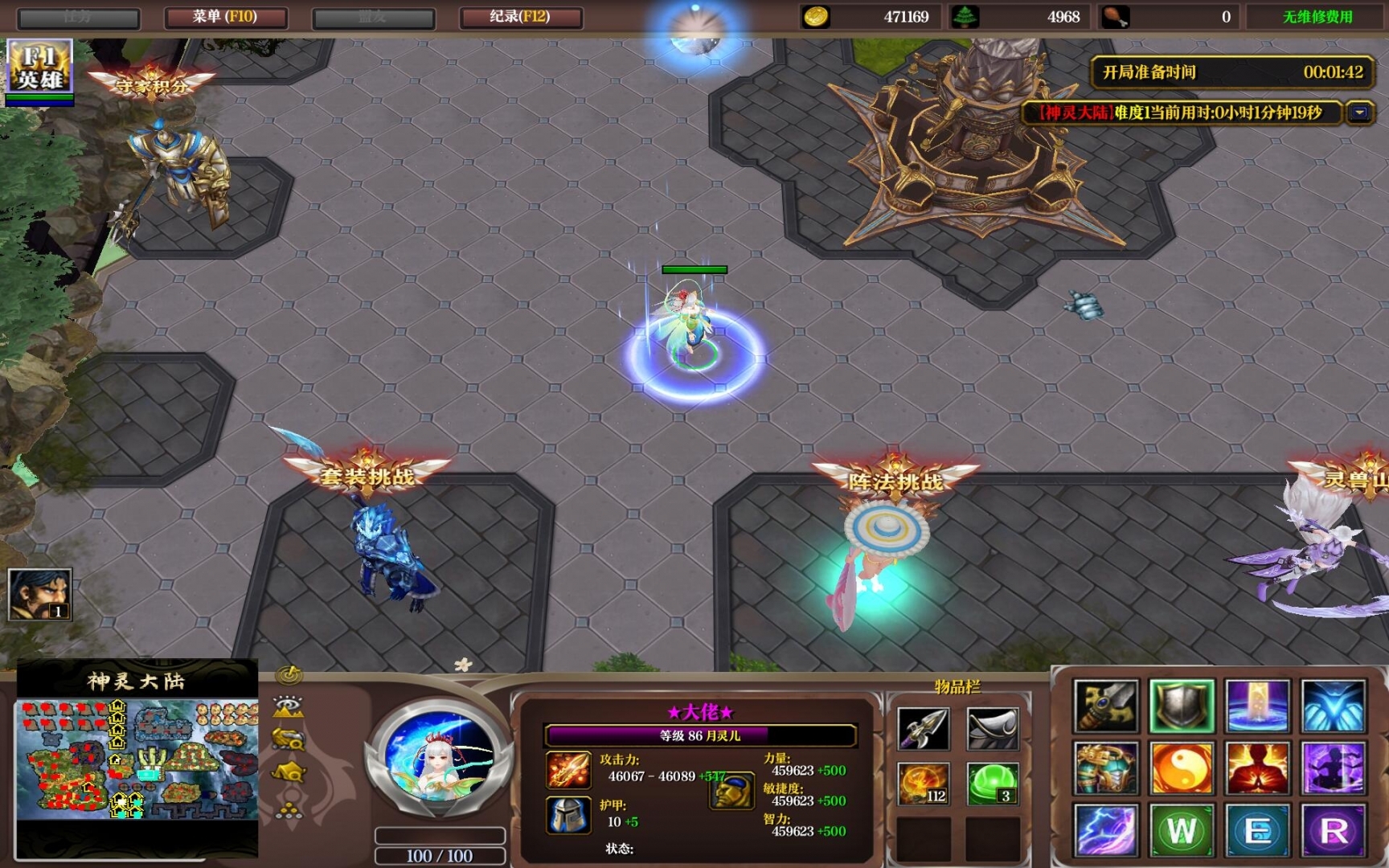
Task: Select the spear item in inventory
Action: 923,728
